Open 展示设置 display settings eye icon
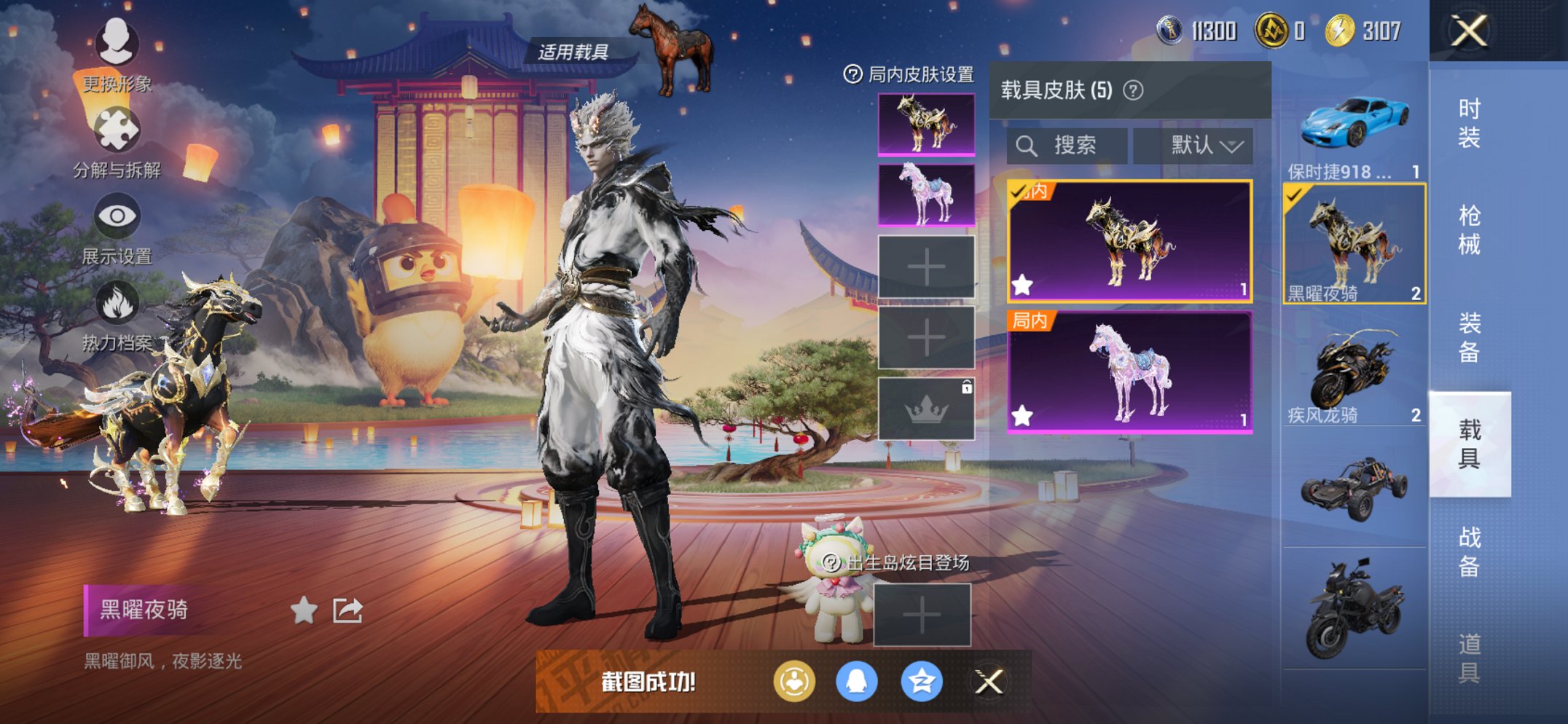 click(x=117, y=216)
